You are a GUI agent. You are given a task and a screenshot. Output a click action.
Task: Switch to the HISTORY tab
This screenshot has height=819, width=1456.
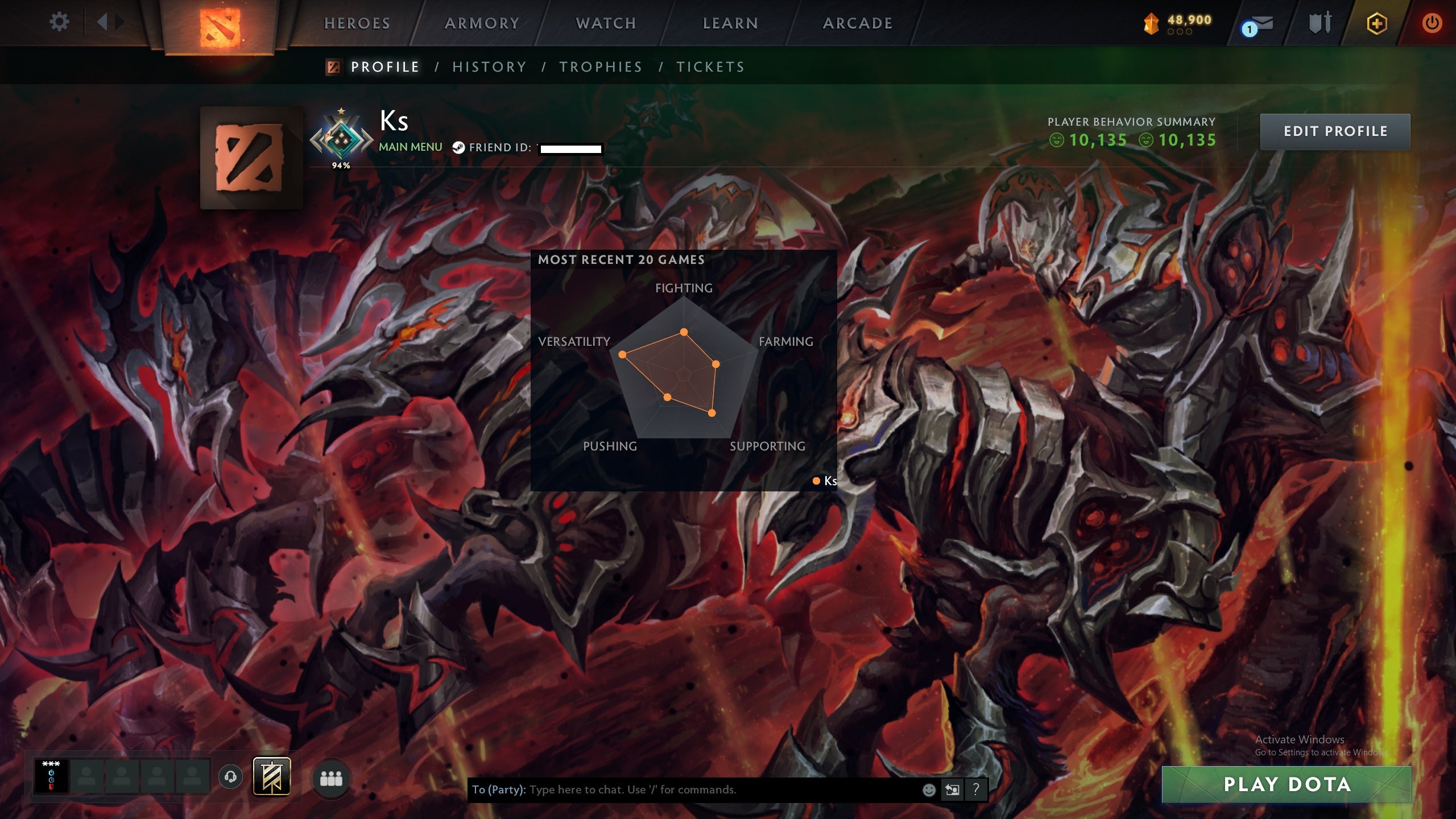click(x=489, y=67)
